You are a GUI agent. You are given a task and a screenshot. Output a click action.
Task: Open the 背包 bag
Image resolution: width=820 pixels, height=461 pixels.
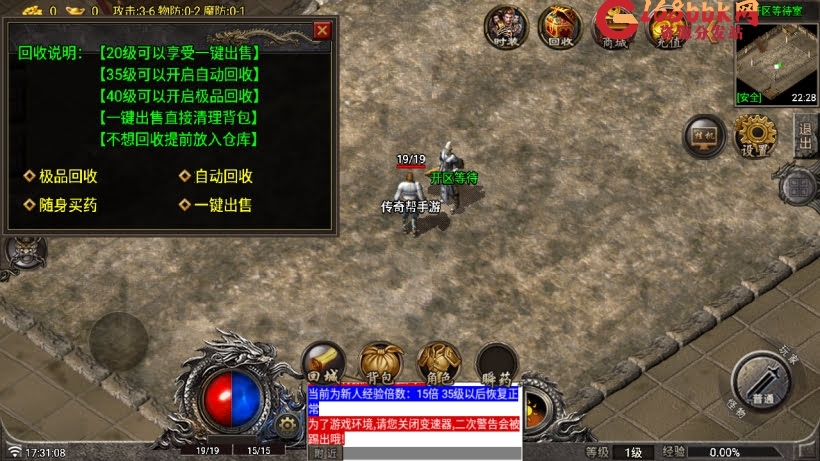point(382,362)
